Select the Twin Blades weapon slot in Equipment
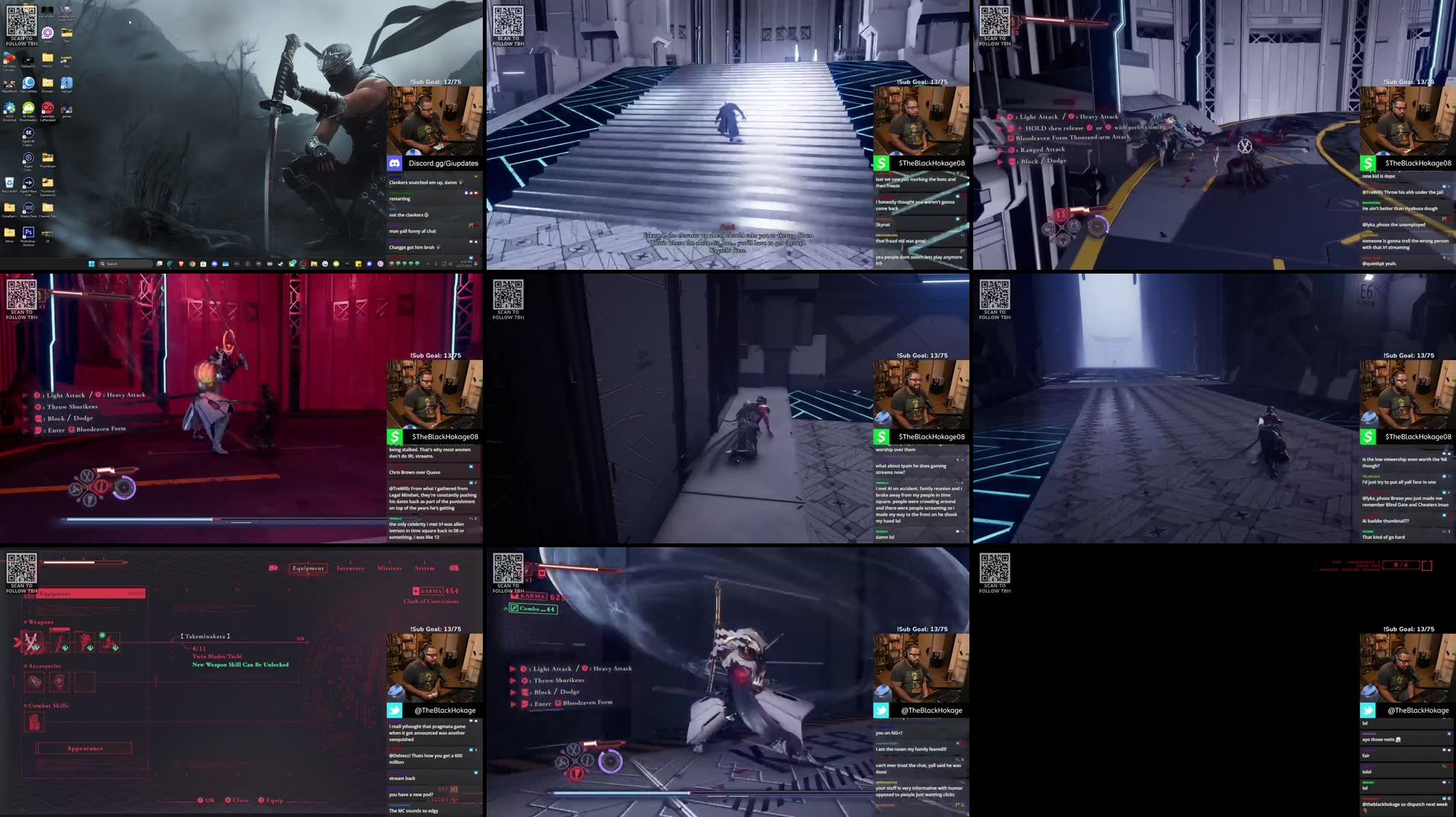This screenshot has height=817, width=1456. pyautogui.click(x=33, y=643)
